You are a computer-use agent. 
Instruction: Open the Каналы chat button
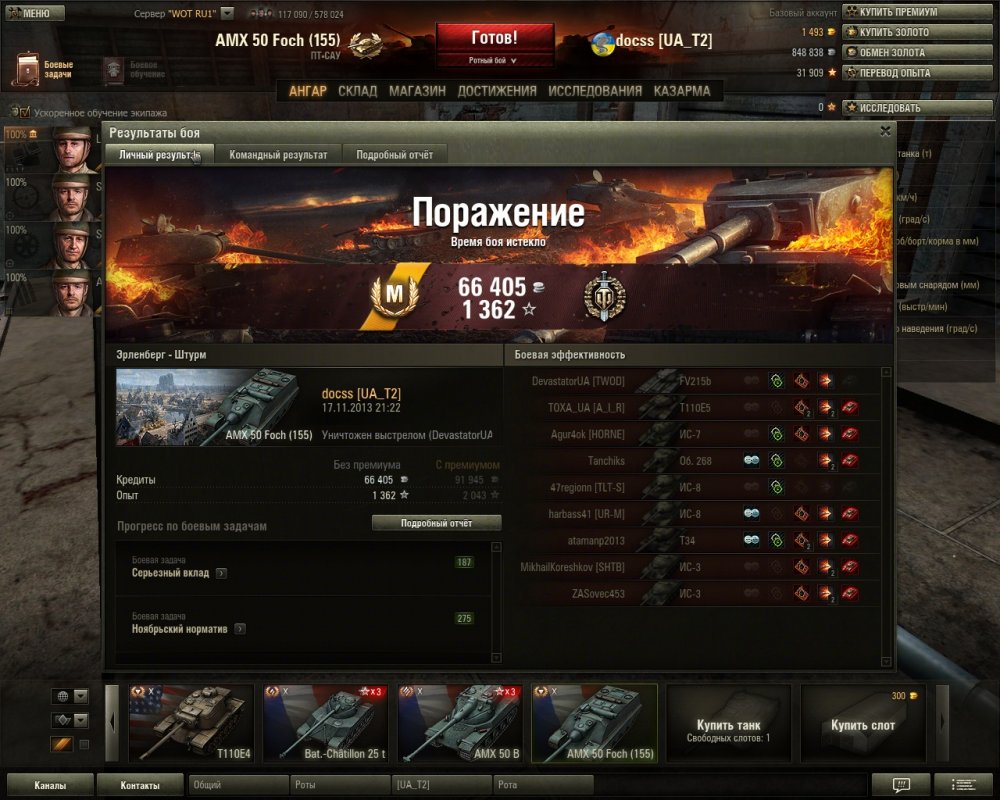click(50, 785)
